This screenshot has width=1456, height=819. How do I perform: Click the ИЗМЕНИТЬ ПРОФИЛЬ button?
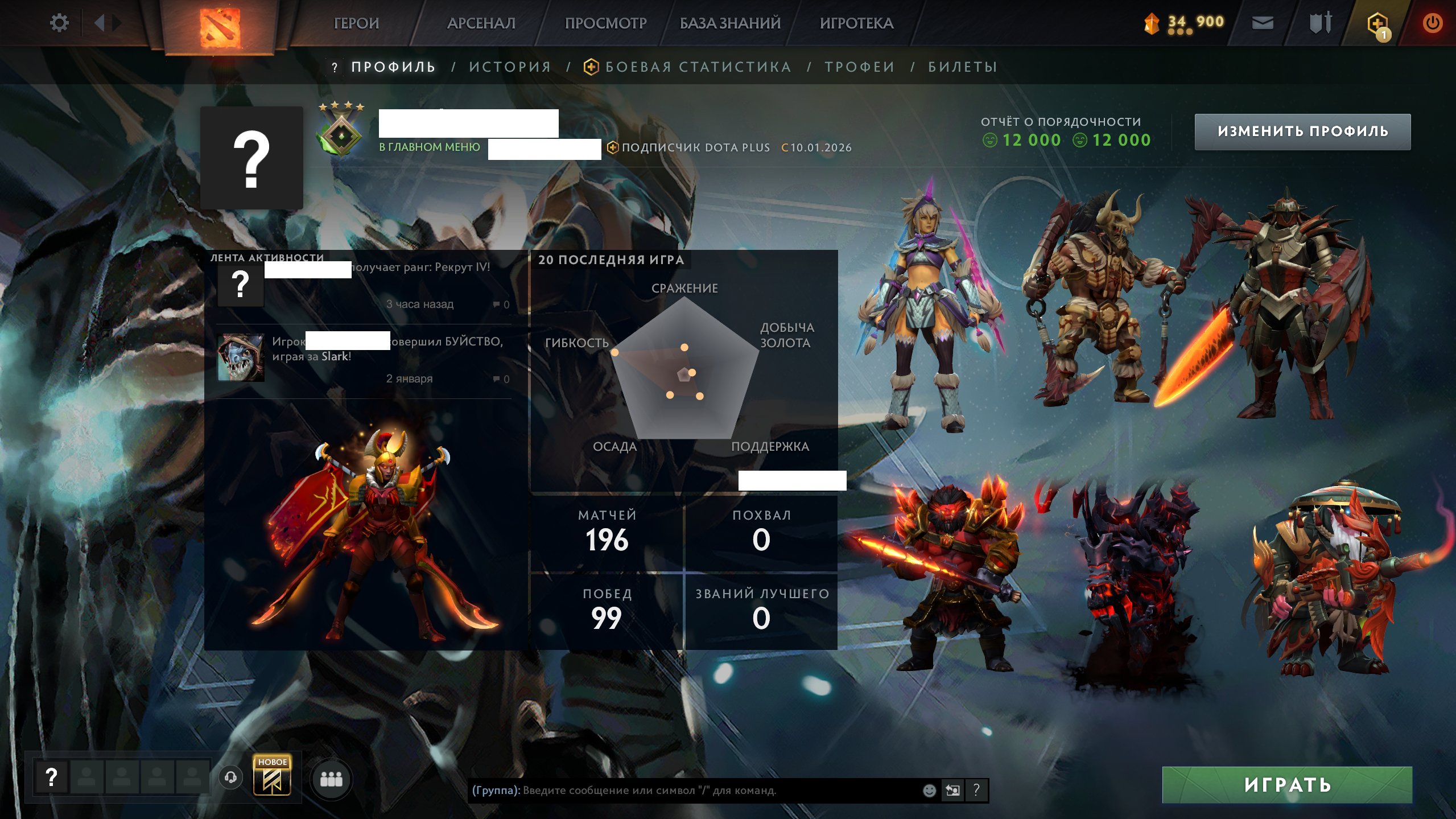[x=1302, y=131]
